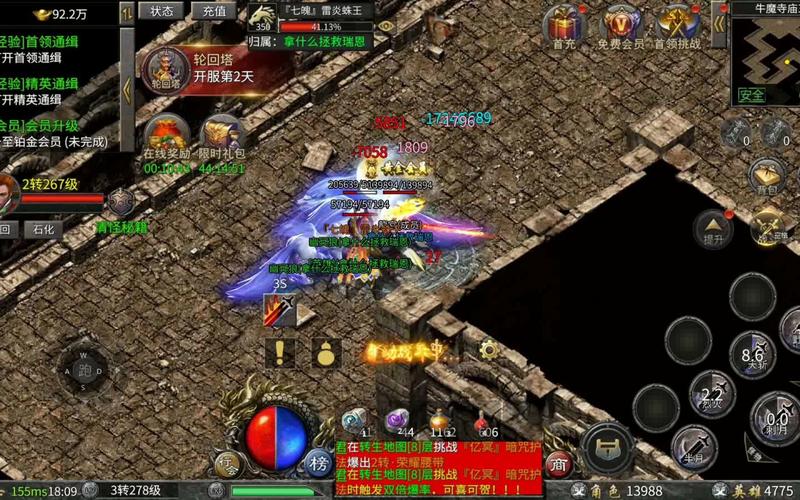The image size is (800, 500).
Task: Open the 商 shop button
Action: pos(560,463)
